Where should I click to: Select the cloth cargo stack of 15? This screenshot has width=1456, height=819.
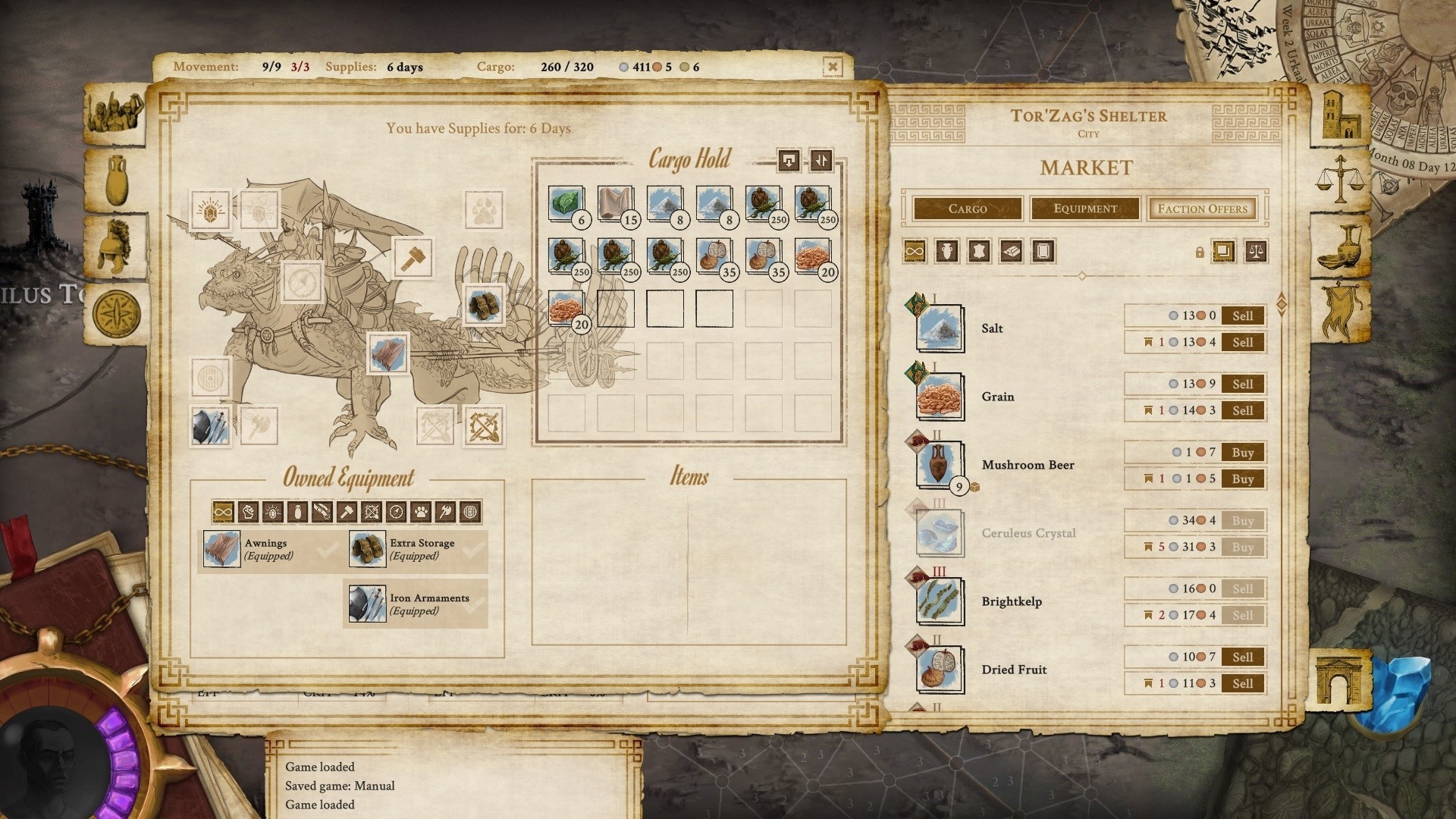coord(615,204)
